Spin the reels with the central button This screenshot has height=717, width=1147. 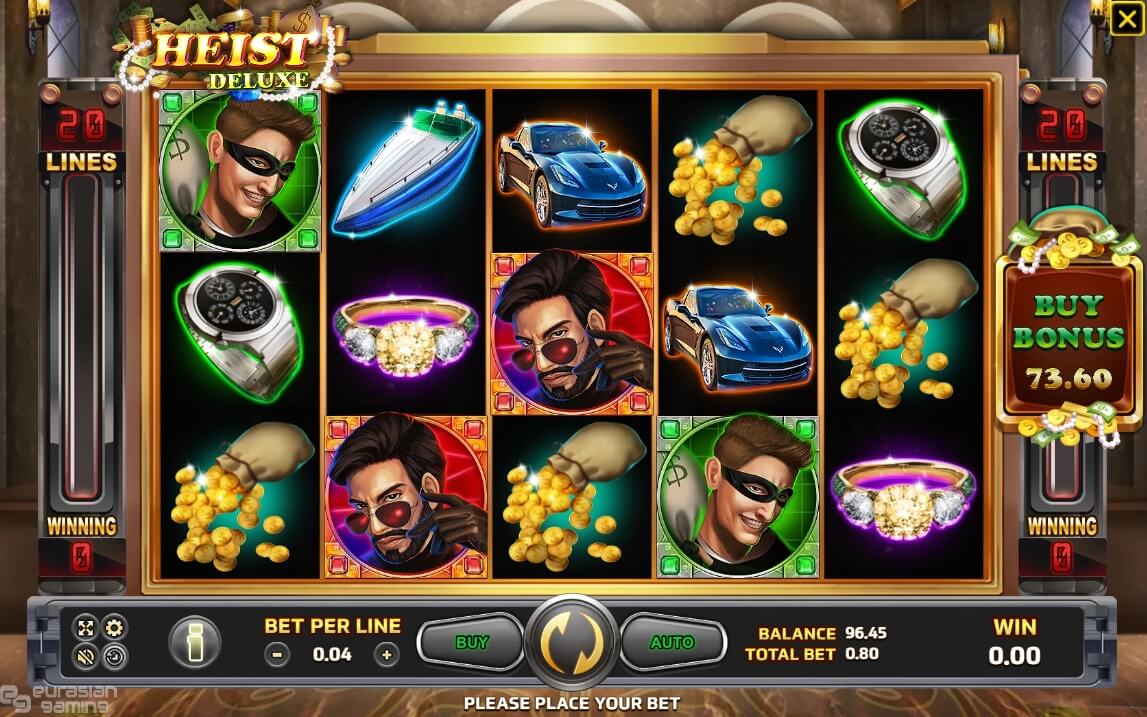click(x=573, y=642)
